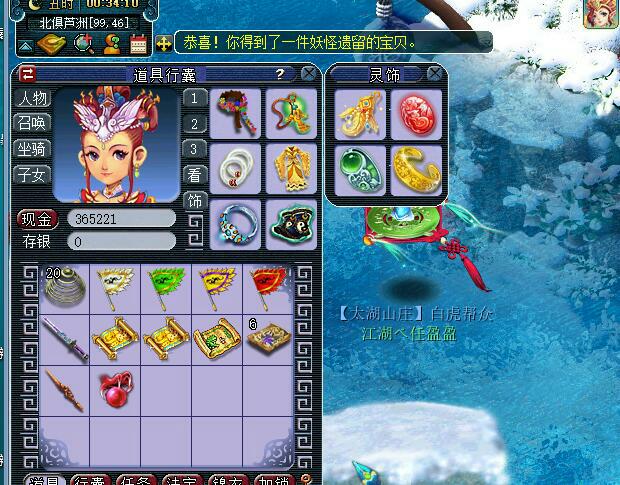
Task: Close the 灵饰 accessories panel
Action: pos(434,74)
